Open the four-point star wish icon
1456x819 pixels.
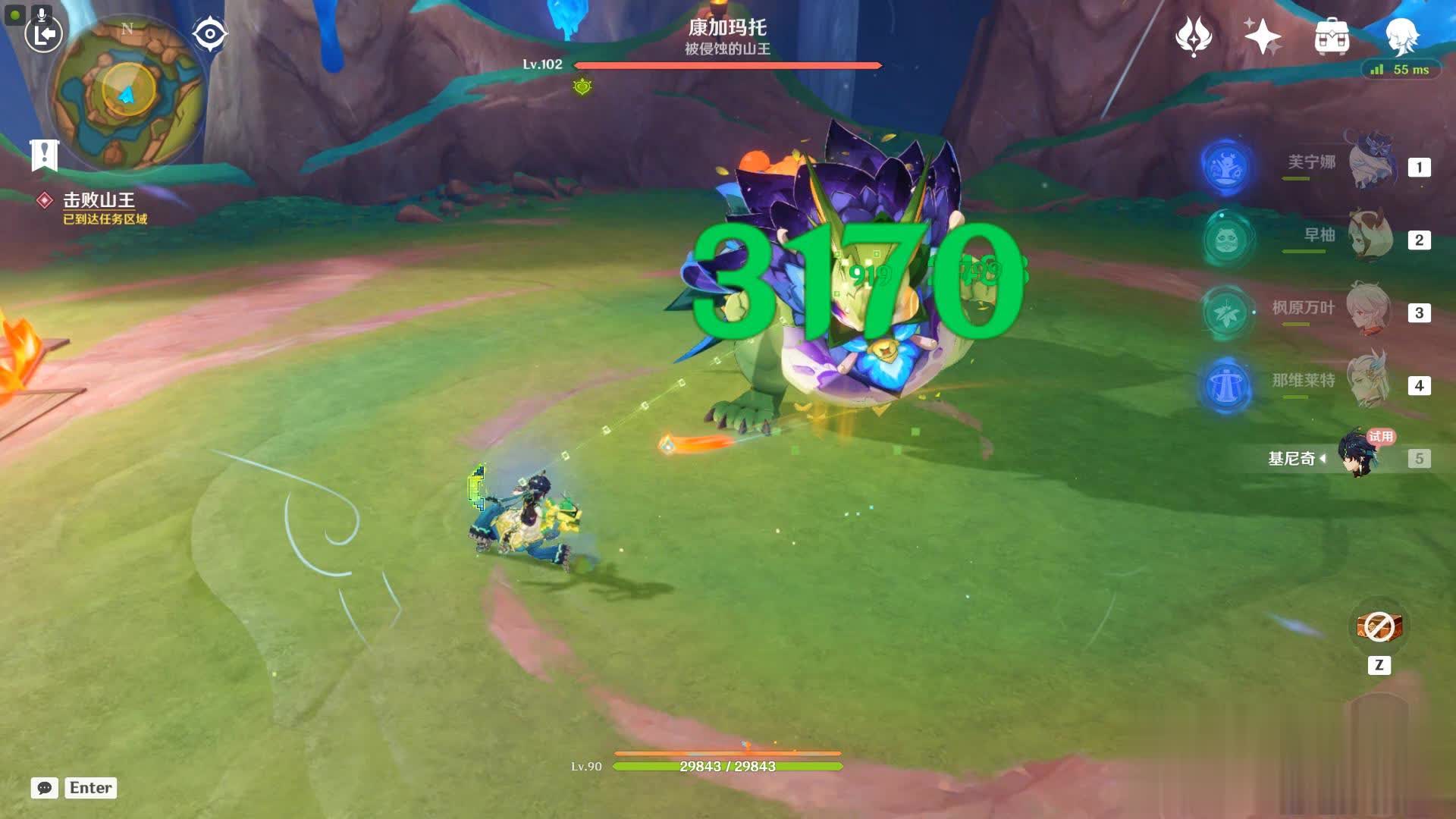[x=1262, y=36]
